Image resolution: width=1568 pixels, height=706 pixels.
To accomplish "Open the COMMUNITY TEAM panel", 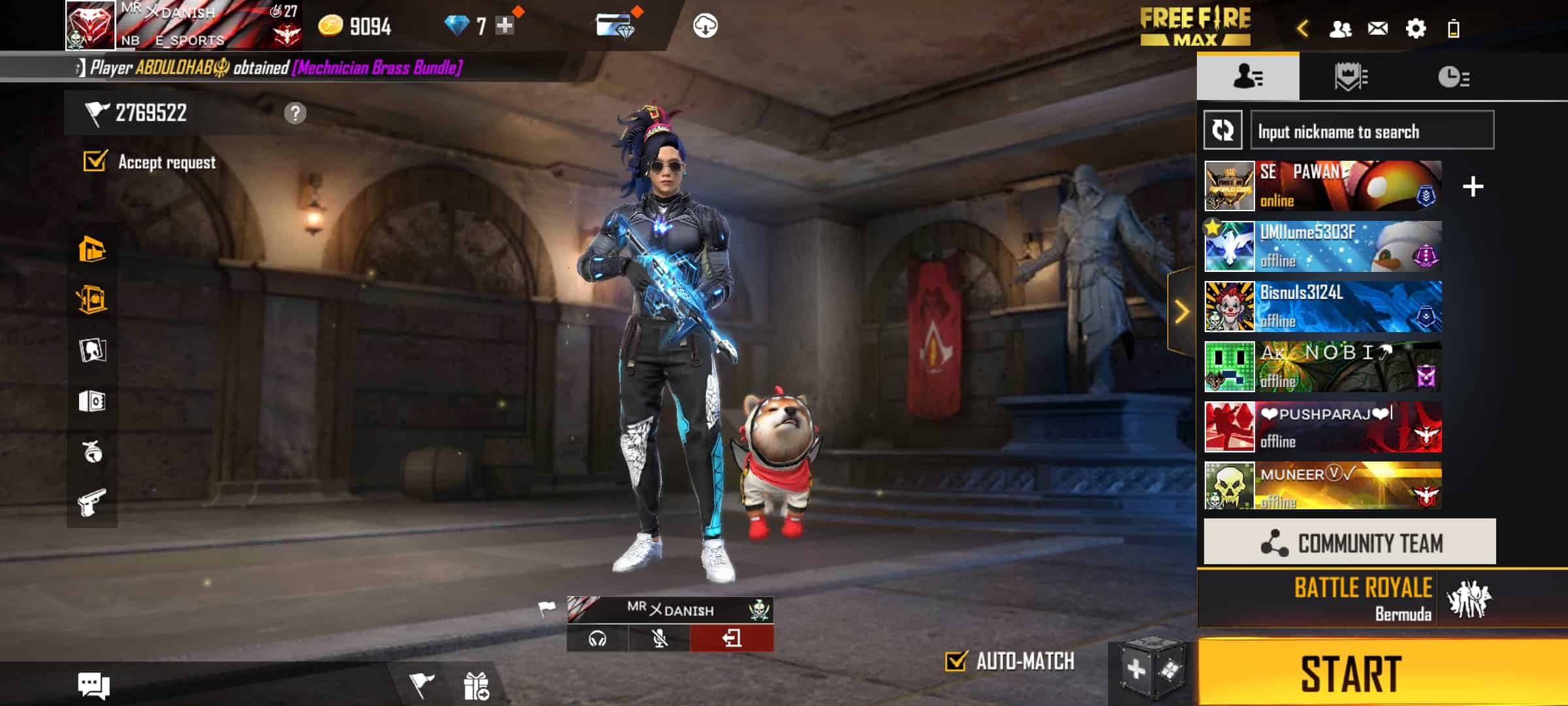I will pos(1350,543).
